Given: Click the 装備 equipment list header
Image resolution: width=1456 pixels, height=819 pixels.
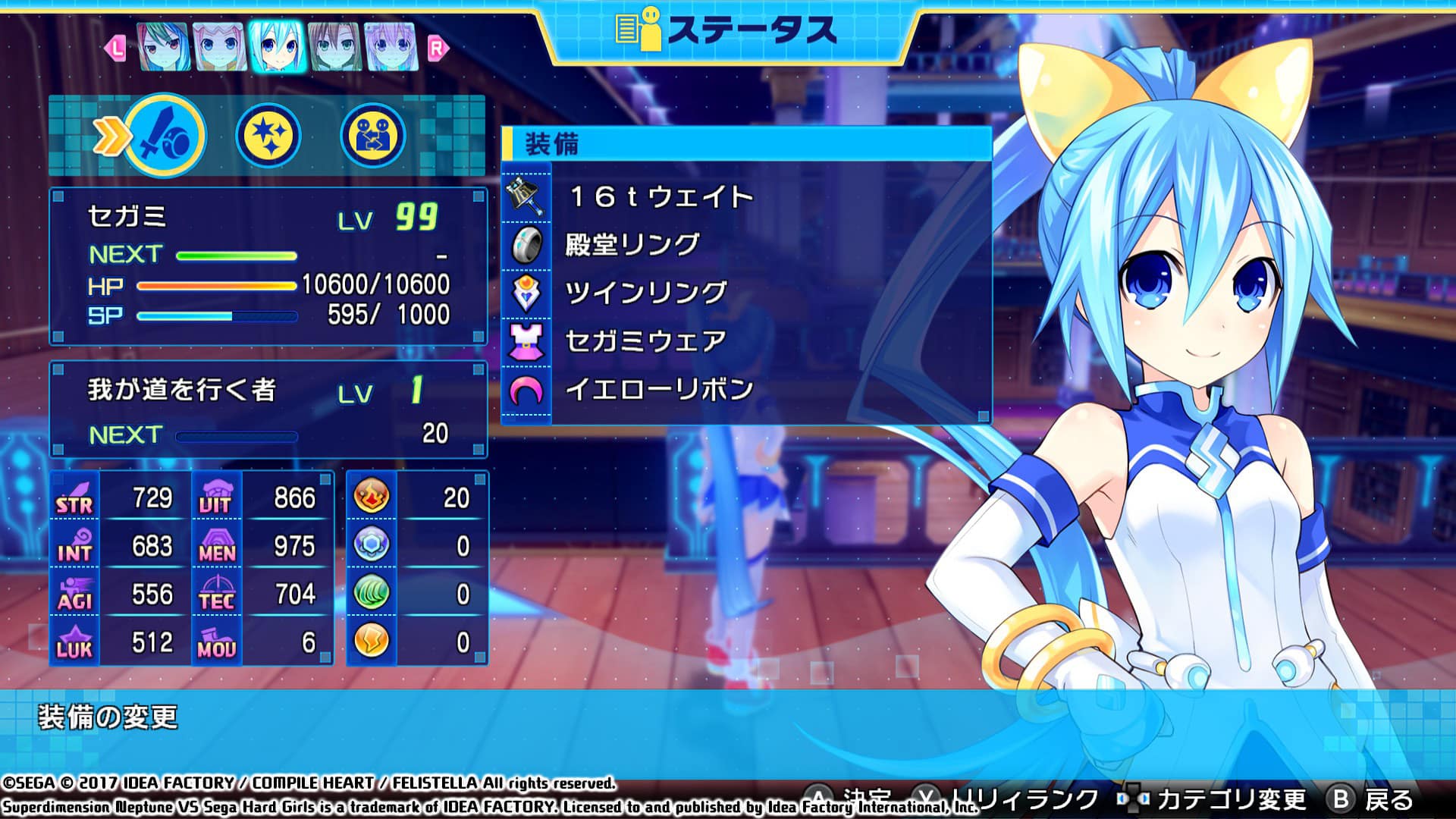Looking at the screenshot, I should [x=746, y=144].
